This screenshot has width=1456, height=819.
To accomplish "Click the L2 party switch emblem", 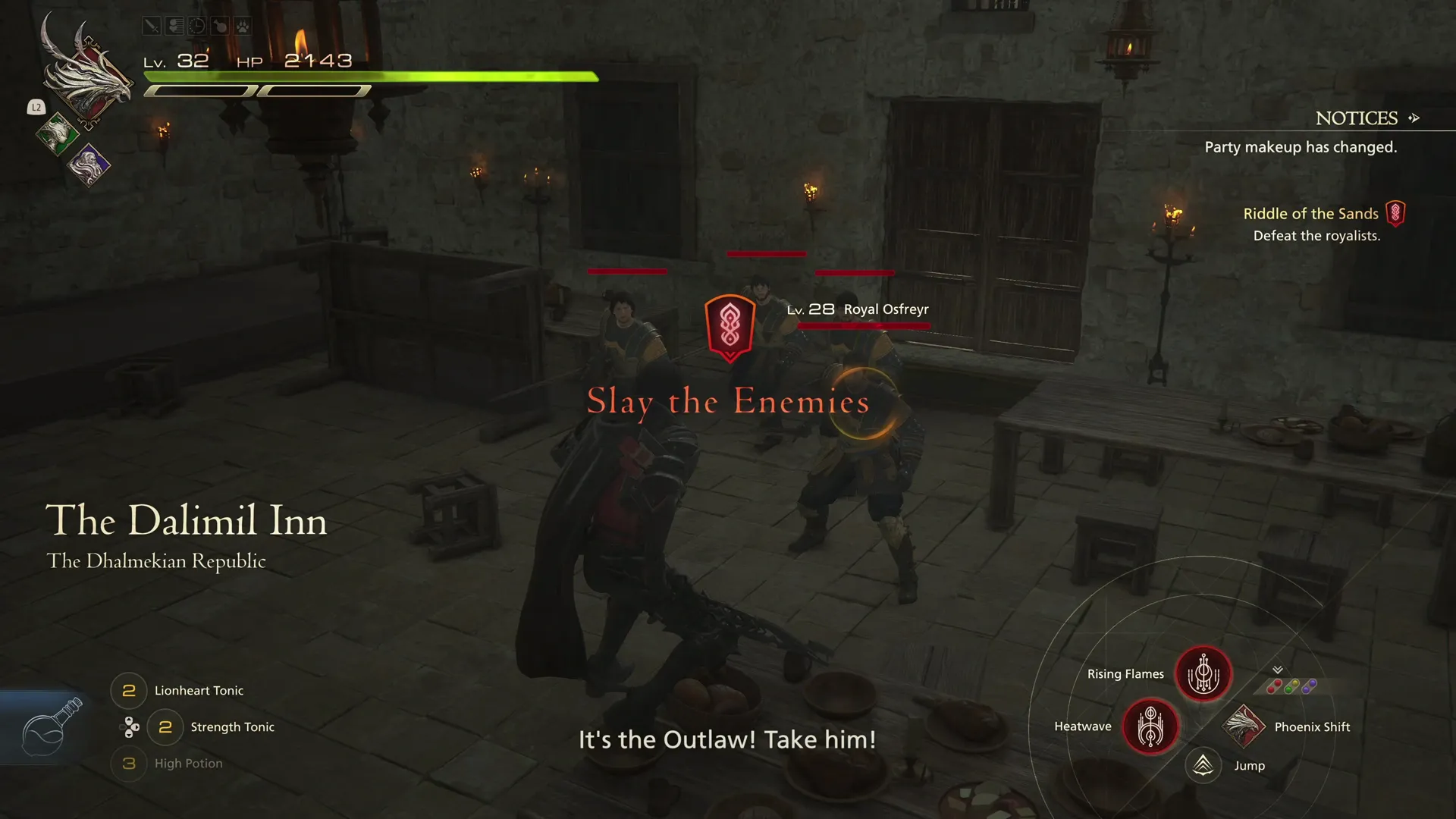I will tap(36, 108).
